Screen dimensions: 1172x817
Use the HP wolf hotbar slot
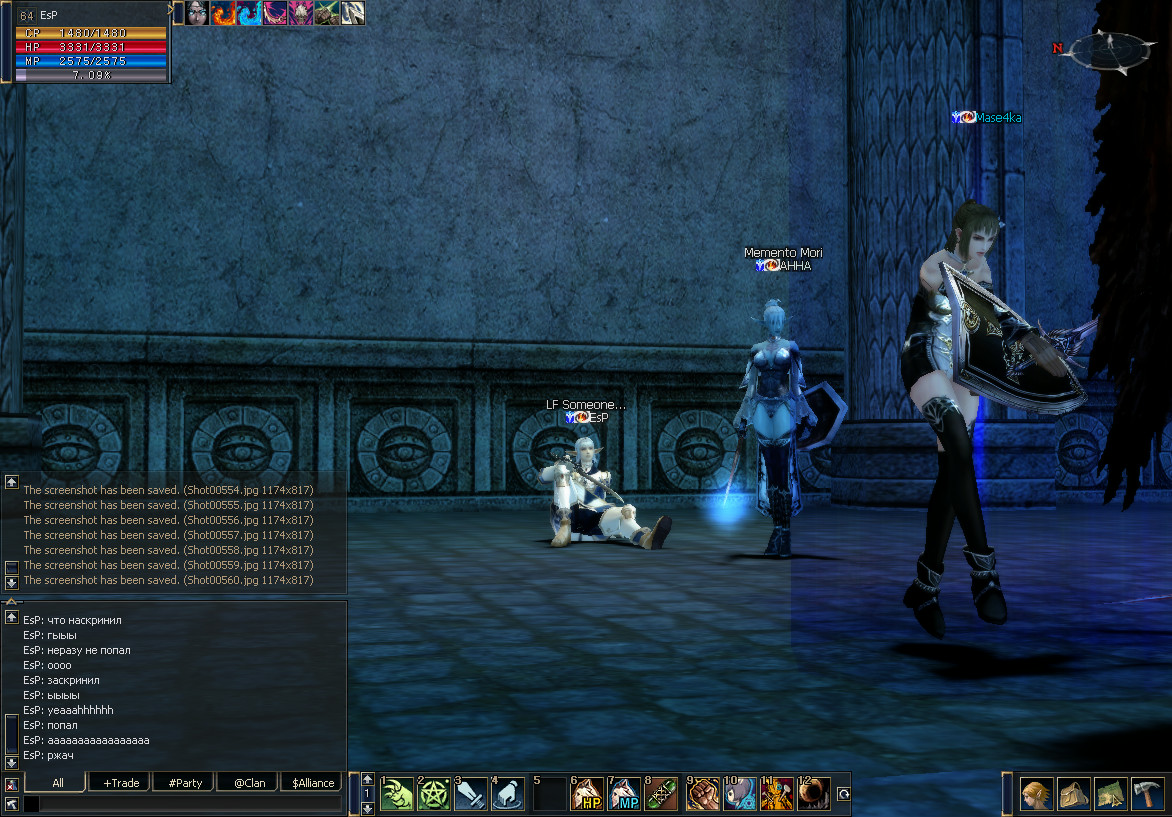[587, 795]
